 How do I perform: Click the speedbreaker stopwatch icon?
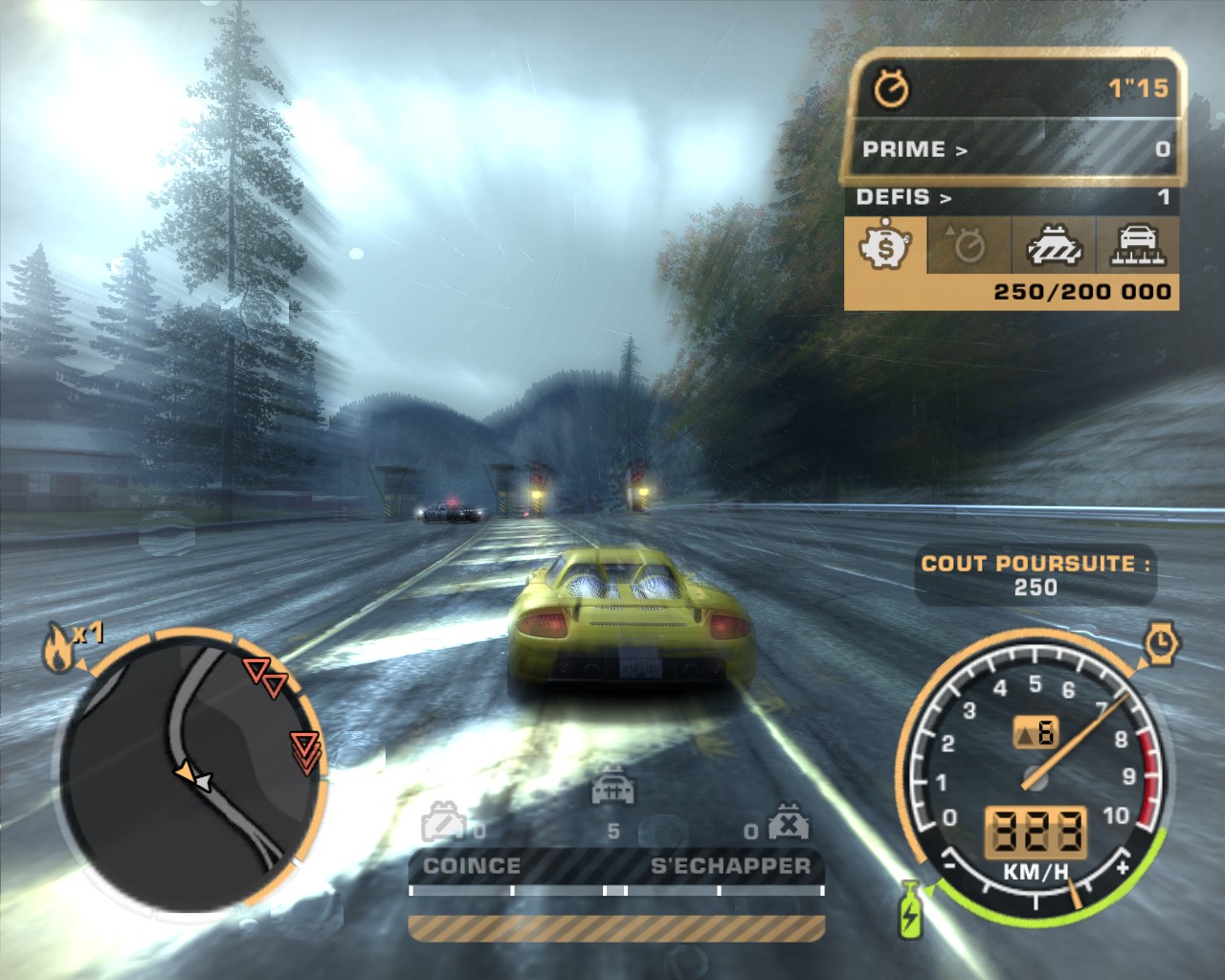1161,641
